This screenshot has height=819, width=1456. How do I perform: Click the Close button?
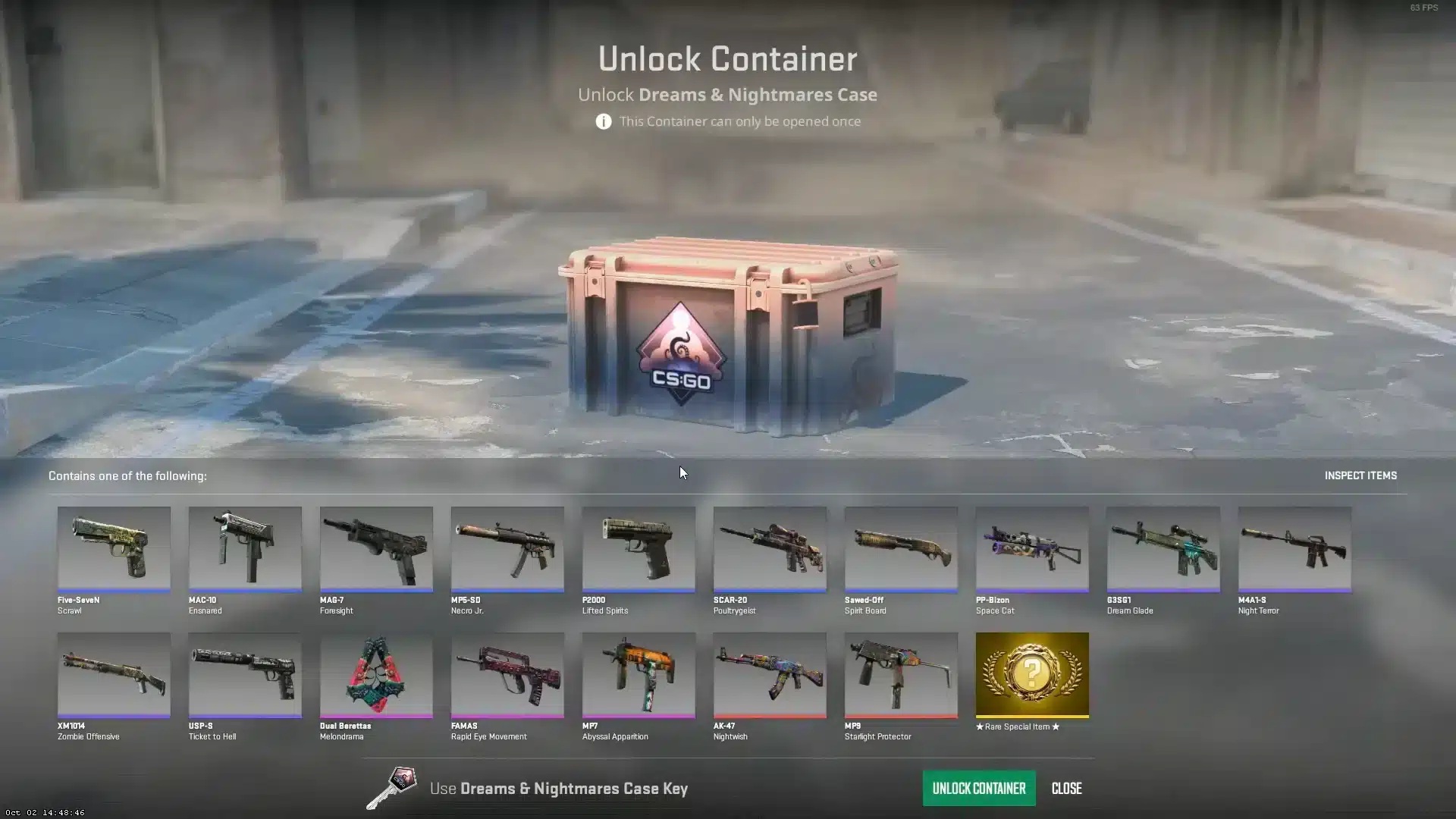pyautogui.click(x=1066, y=788)
